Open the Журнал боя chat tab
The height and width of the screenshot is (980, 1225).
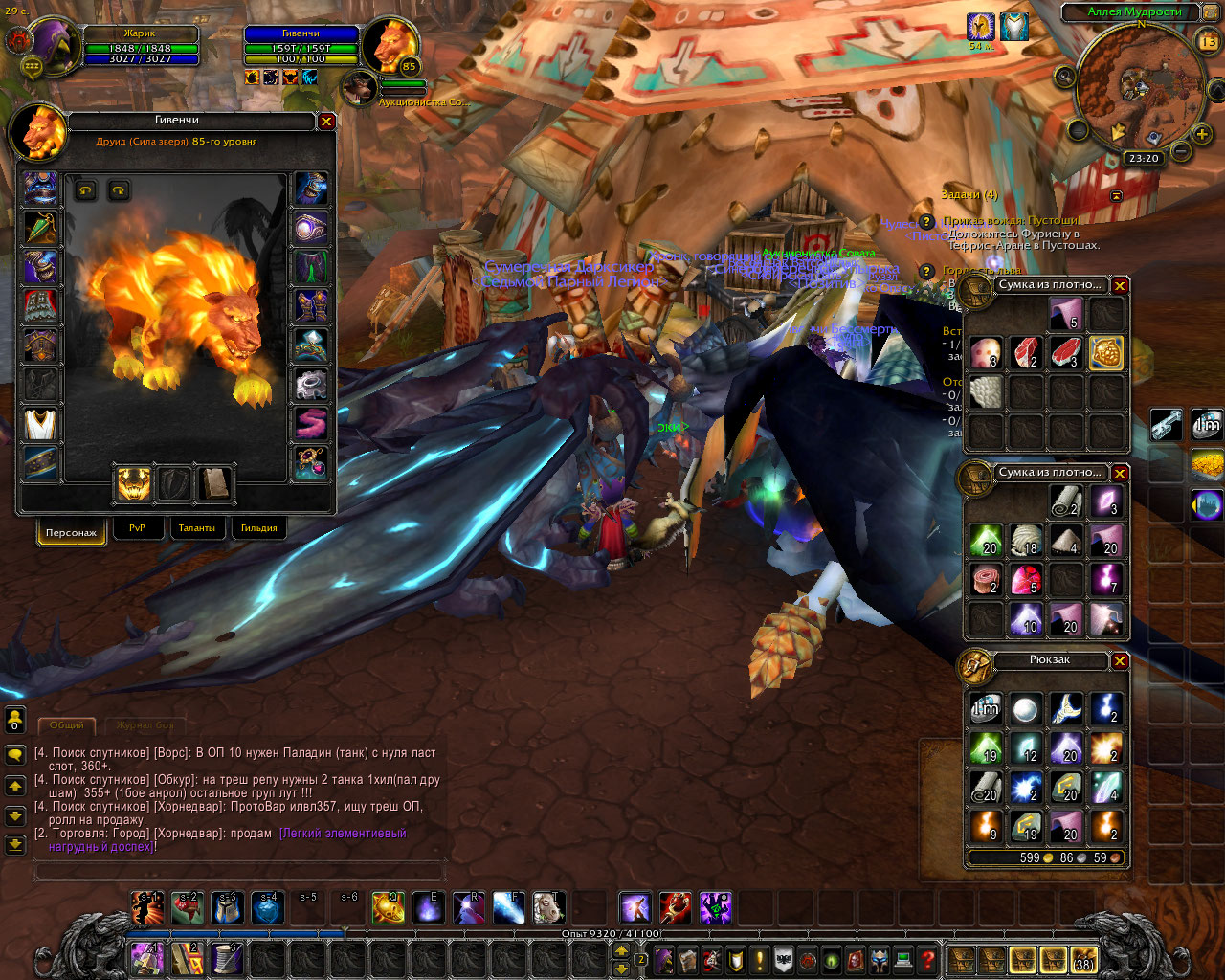click(x=145, y=725)
